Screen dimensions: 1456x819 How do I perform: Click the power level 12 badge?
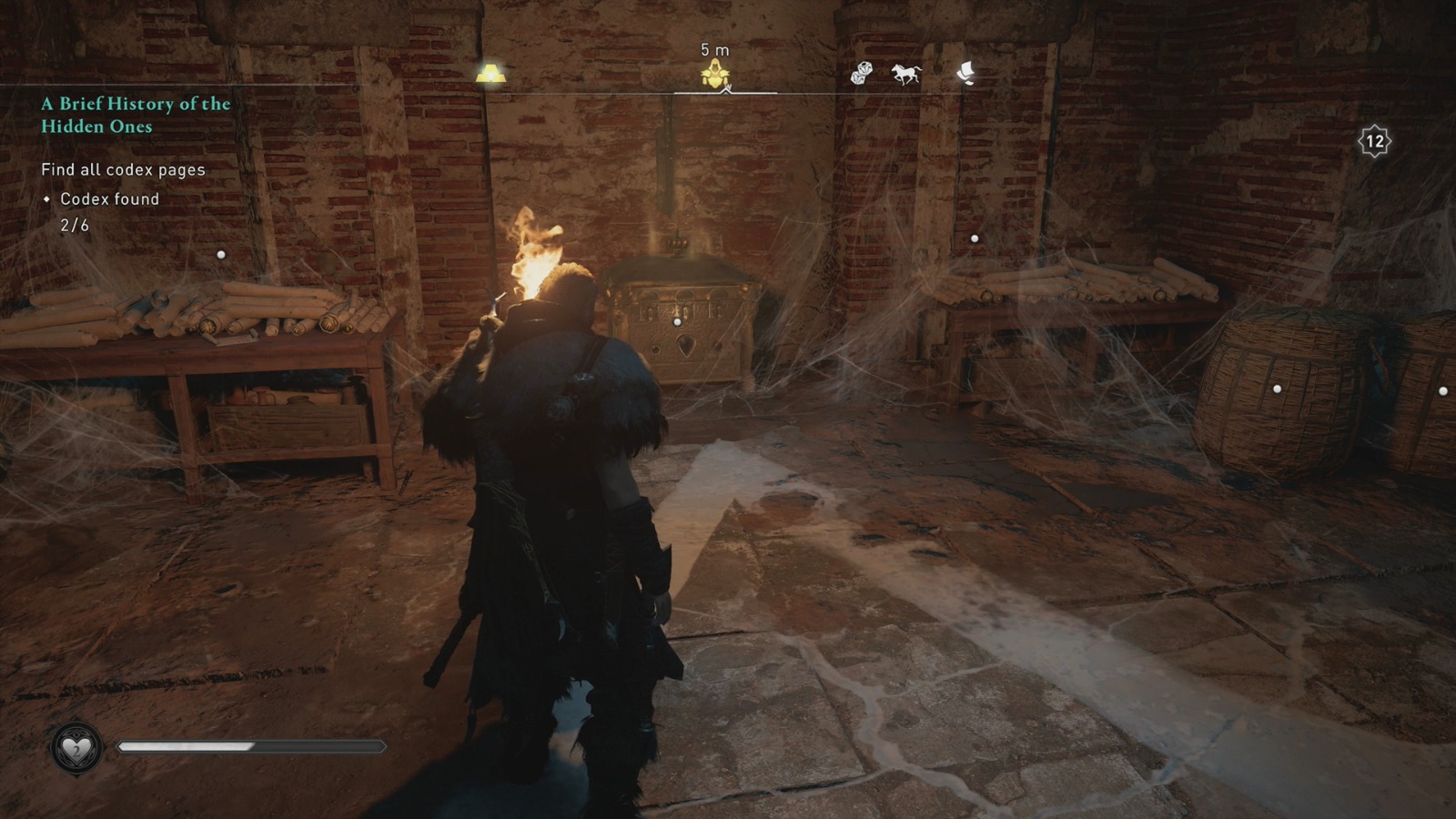(1376, 139)
